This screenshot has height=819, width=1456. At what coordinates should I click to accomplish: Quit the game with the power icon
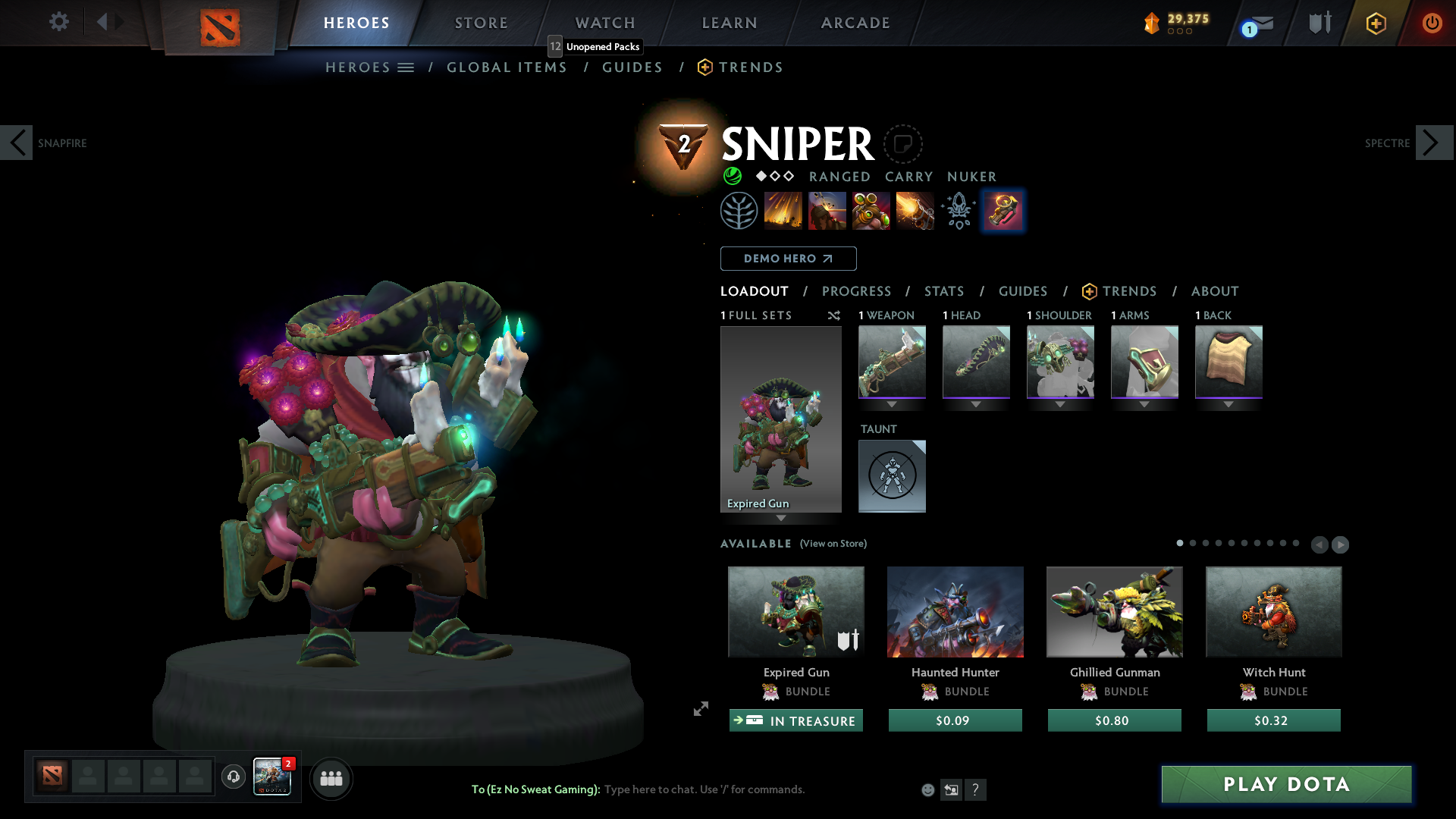pyautogui.click(x=1432, y=23)
